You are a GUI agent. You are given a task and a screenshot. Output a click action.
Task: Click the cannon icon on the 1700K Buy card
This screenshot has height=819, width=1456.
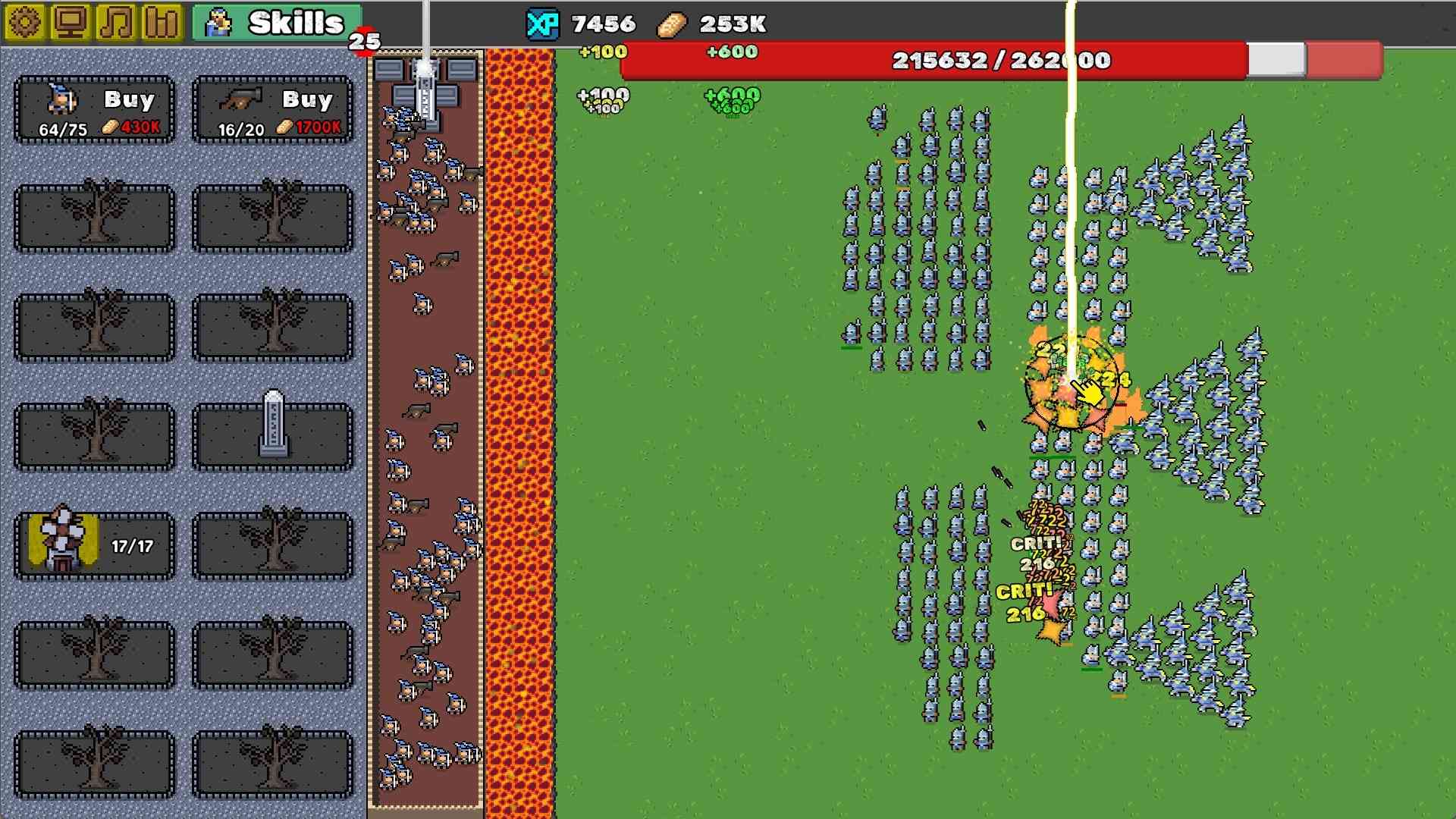(239, 99)
